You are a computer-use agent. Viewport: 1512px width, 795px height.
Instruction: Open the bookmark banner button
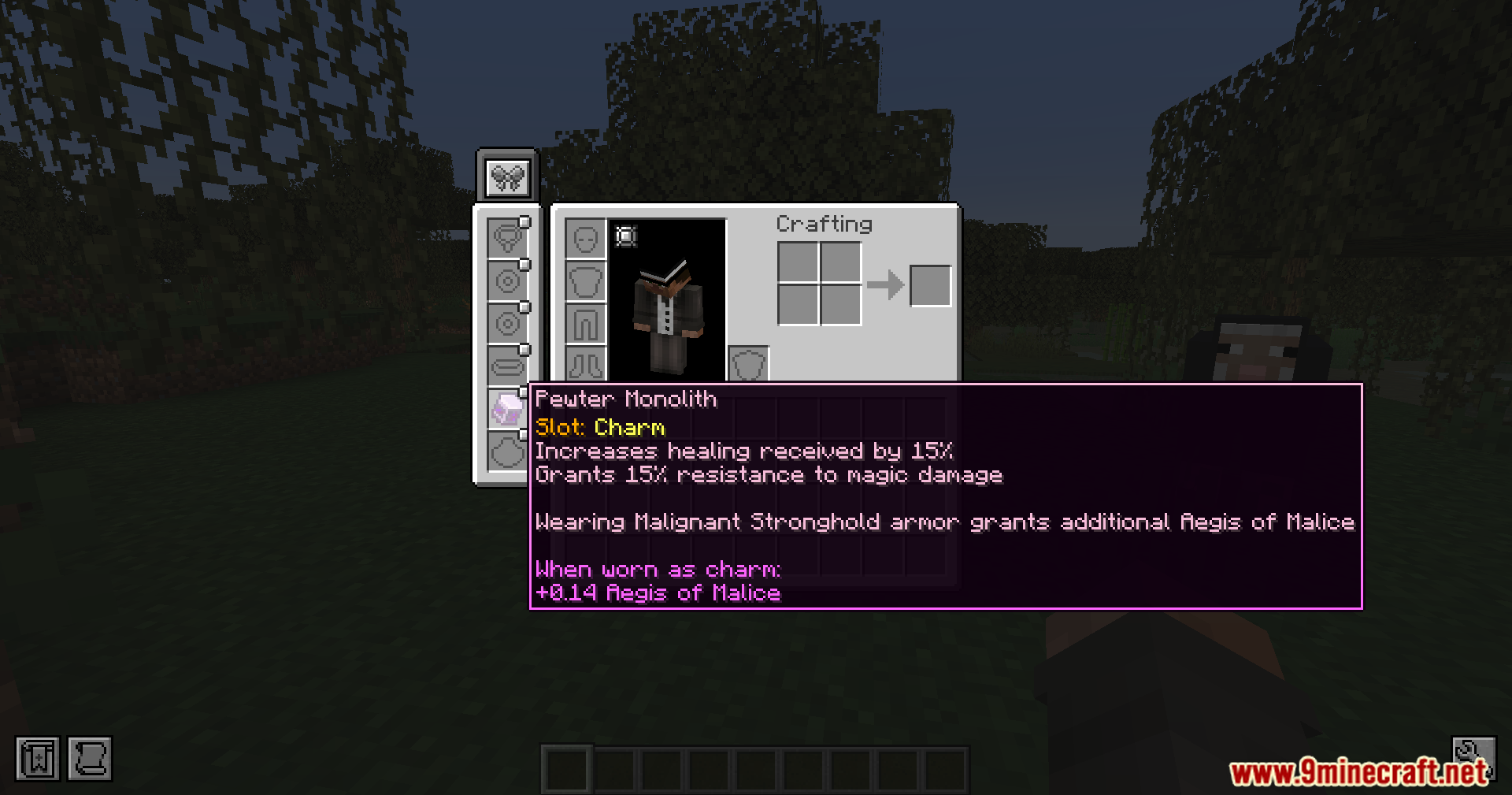point(37,759)
